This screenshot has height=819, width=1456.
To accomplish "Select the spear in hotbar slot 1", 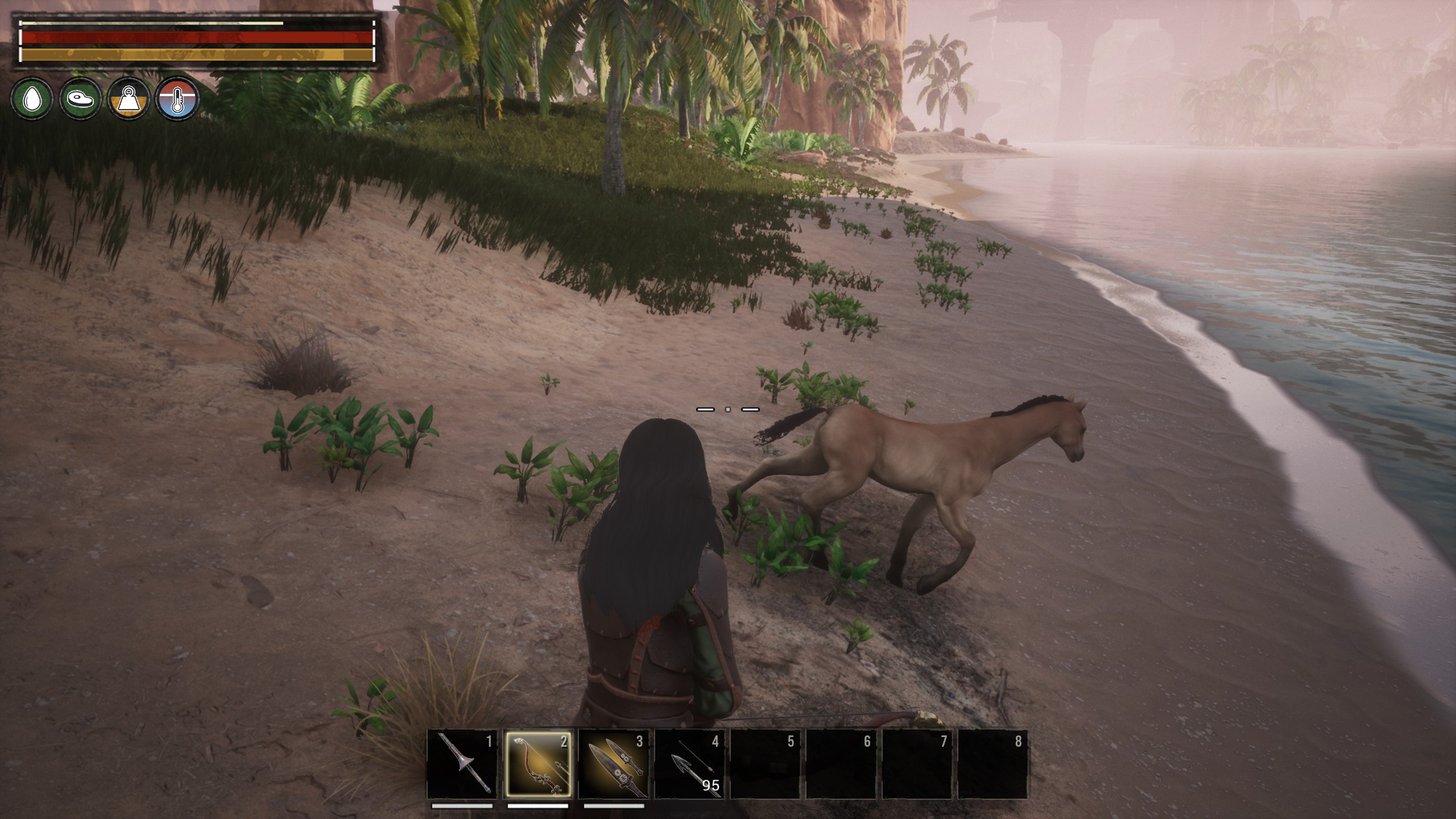I will [462, 764].
